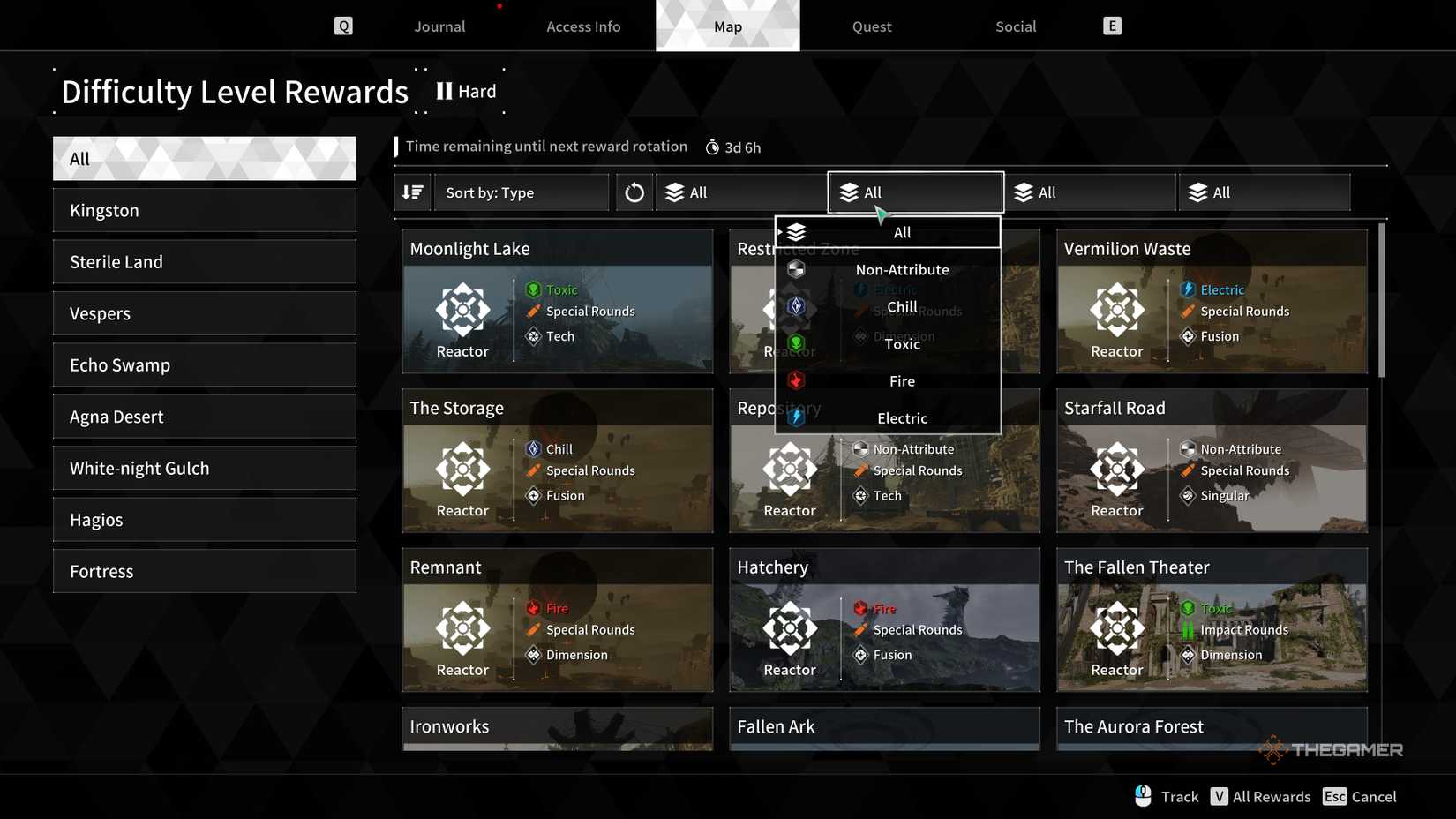Click the Impact Rounds icon on The Fallen Theater
The height and width of the screenshot is (819, 1456).
pyautogui.click(x=1187, y=629)
